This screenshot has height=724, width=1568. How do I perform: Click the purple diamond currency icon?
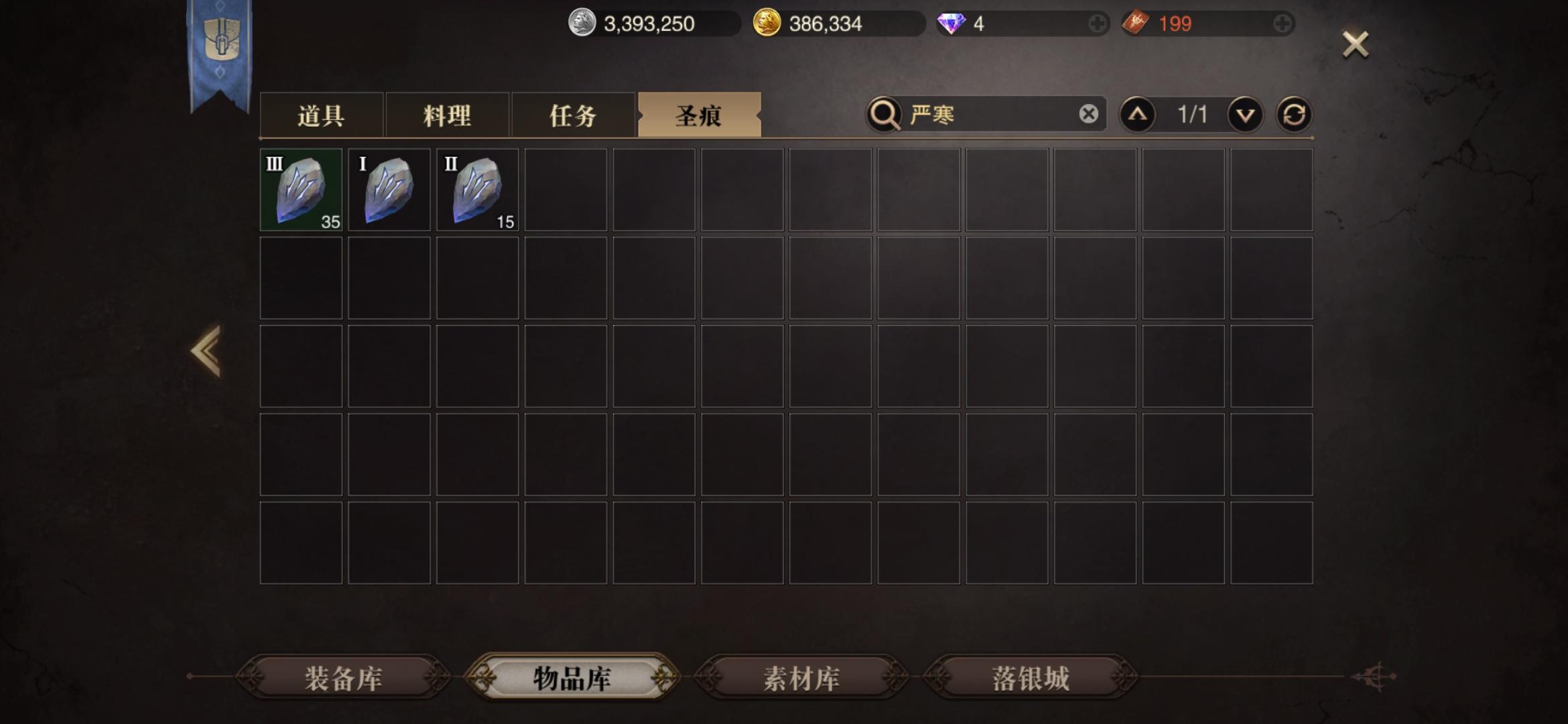(951, 23)
